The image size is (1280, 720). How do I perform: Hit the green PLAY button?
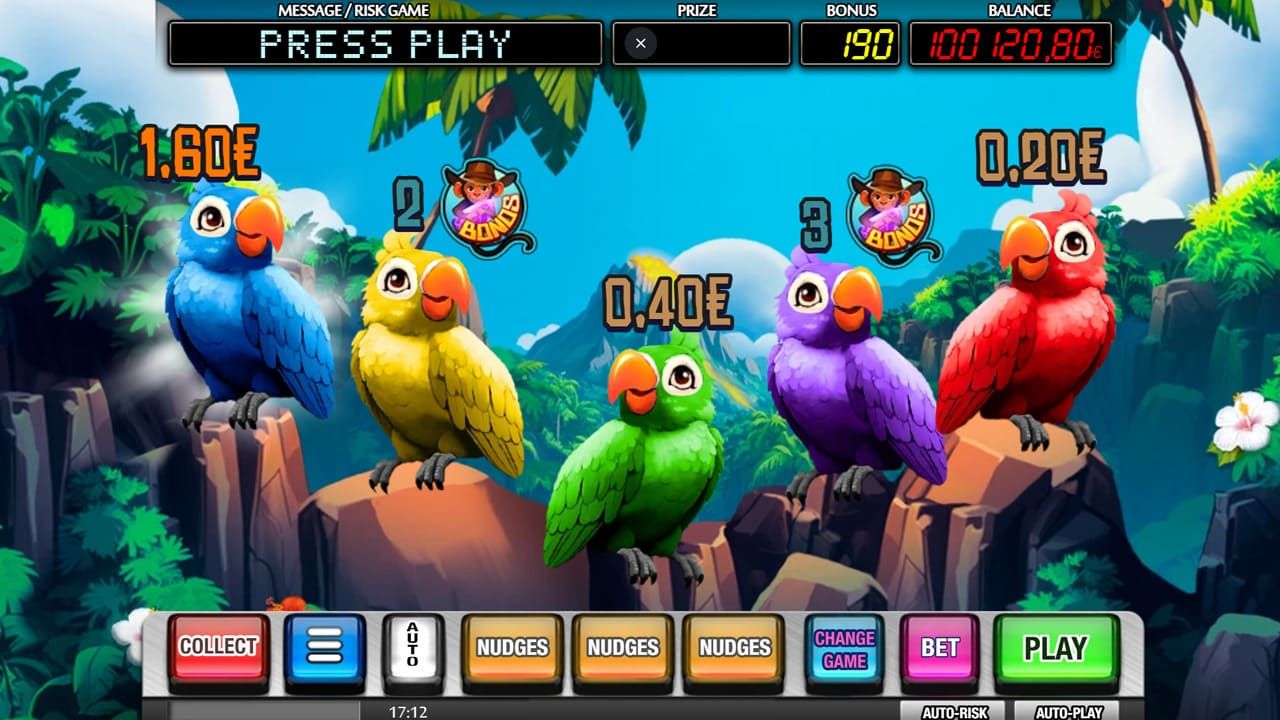click(1055, 648)
